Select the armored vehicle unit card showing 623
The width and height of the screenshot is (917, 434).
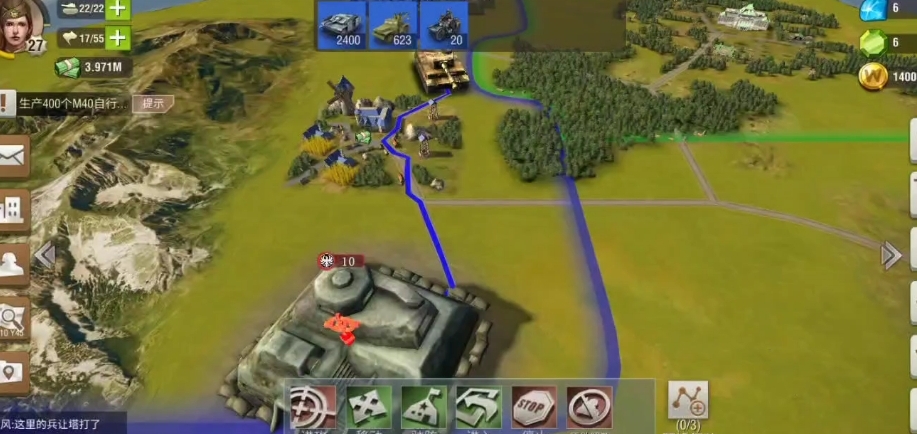393,24
